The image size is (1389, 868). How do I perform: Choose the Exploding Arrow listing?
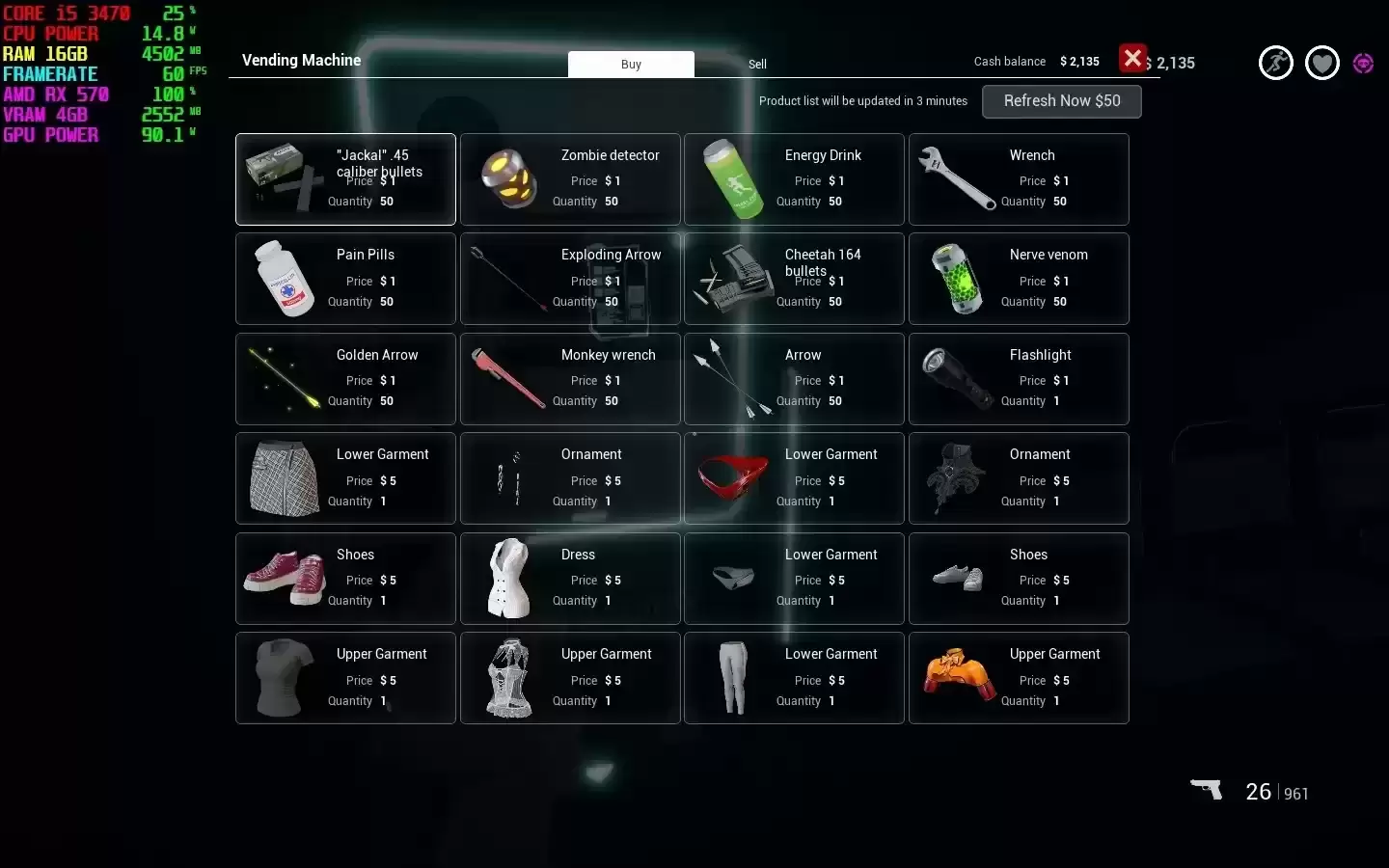click(570, 279)
